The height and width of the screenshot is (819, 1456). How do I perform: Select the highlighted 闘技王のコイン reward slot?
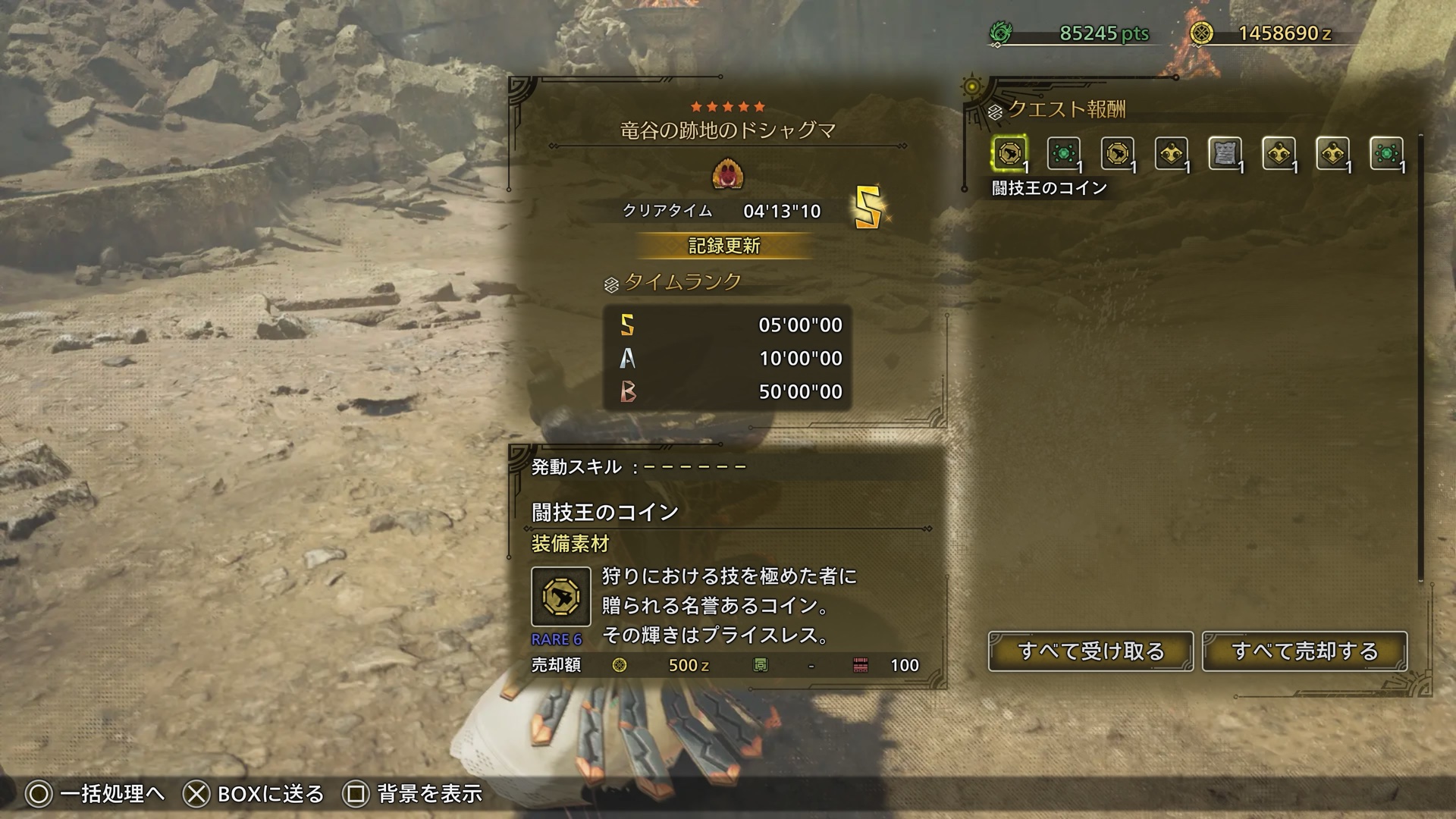pyautogui.click(x=1009, y=155)
